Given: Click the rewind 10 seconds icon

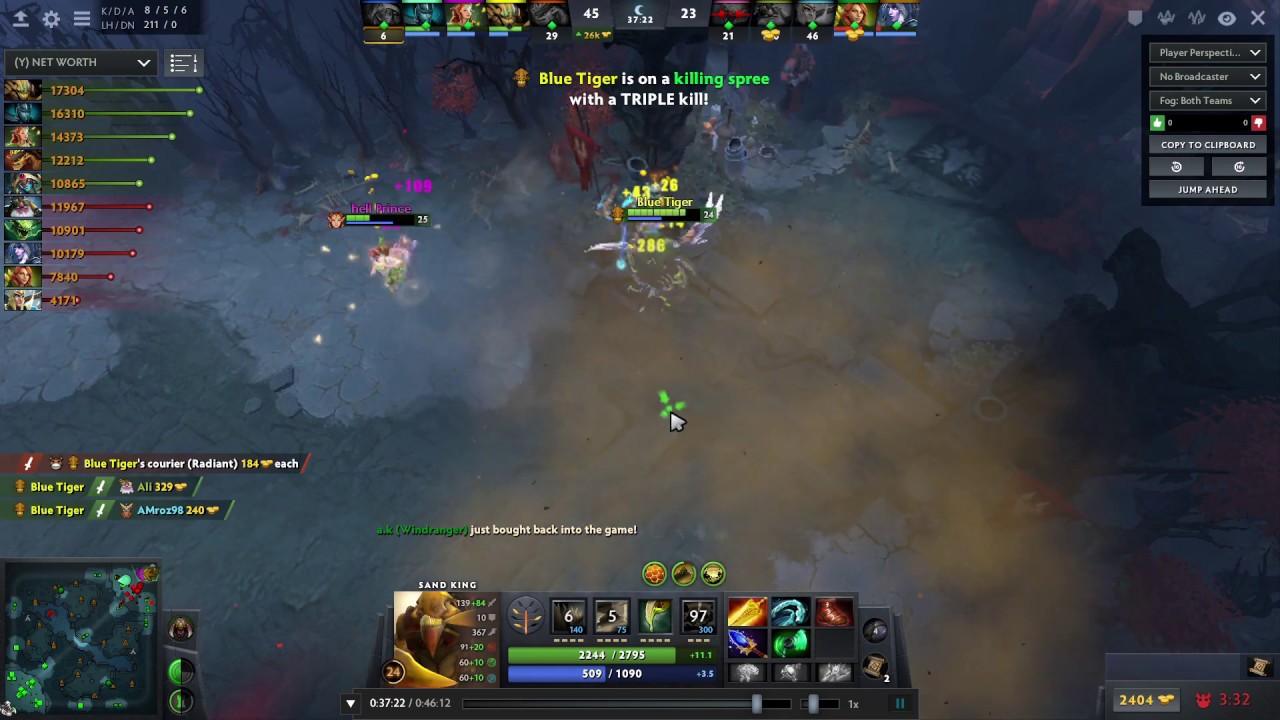Looking at the screenshot, I should click(1176, 167).
